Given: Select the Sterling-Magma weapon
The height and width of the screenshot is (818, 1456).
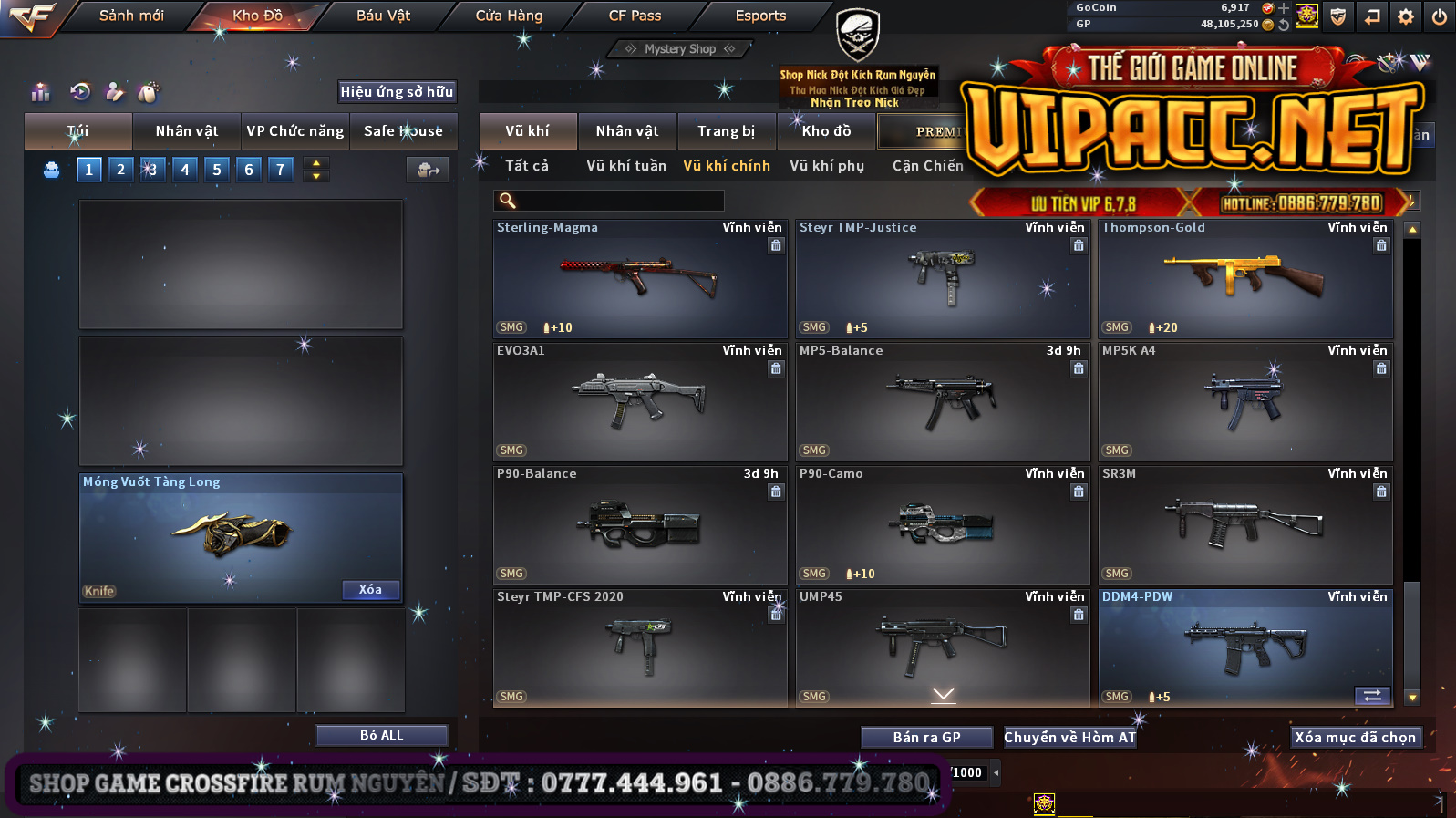Looking at the screenshot, I should click(640, 279).
